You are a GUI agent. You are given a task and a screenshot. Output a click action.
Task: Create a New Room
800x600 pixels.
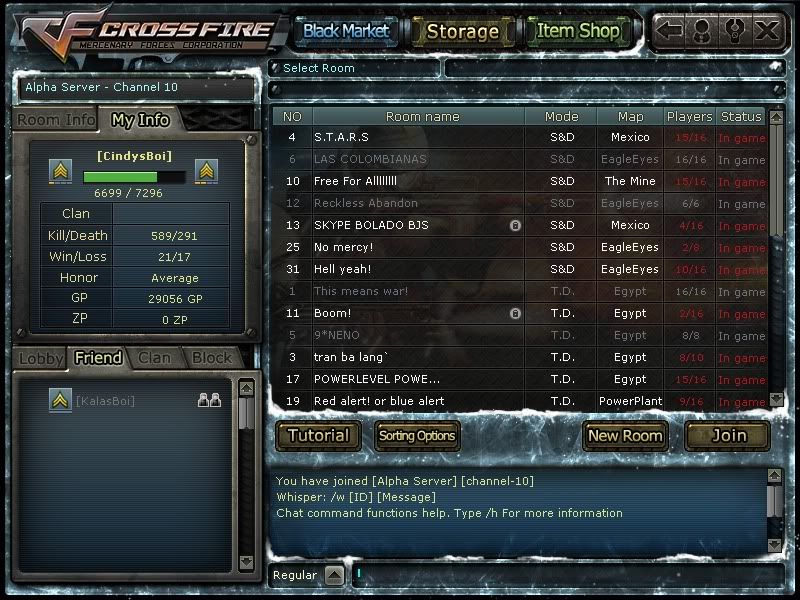(x=625, y=435)
